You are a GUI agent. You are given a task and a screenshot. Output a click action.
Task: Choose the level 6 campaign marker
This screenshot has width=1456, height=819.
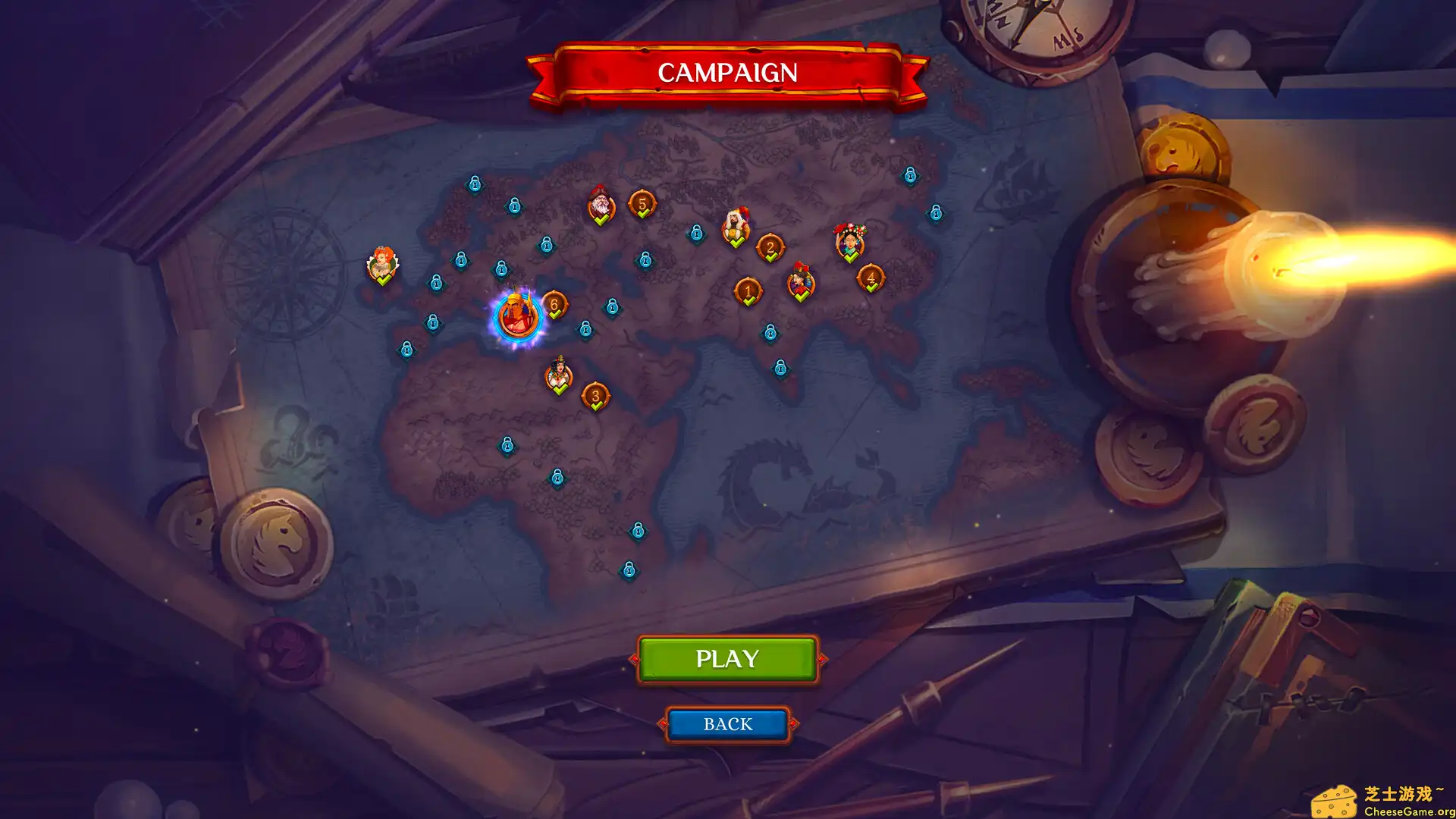554,305
